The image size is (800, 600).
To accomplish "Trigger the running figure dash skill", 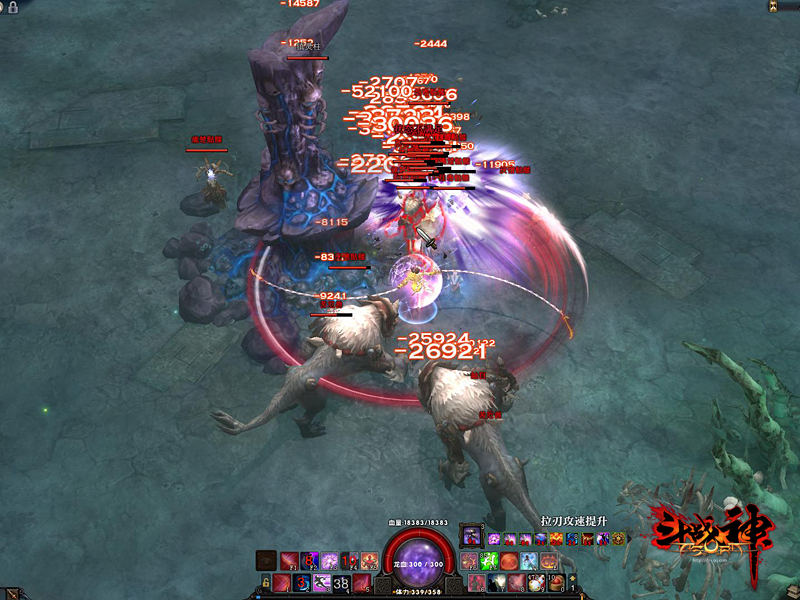I will click(x=322, y=582).
